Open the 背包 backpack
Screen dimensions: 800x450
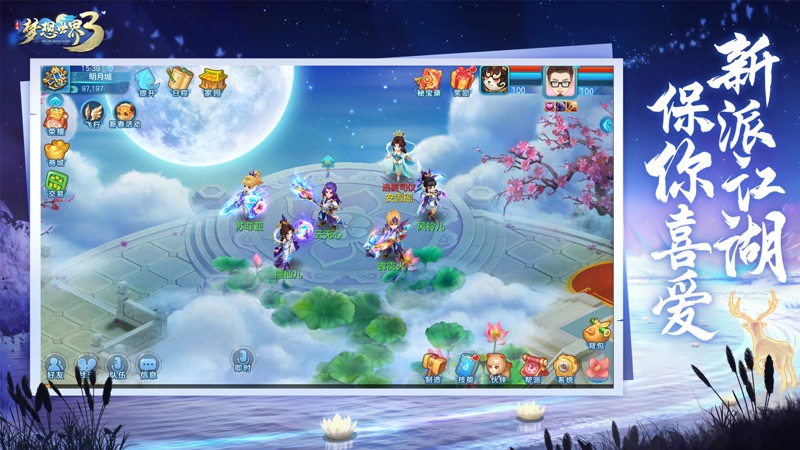(x=596, y=332)
